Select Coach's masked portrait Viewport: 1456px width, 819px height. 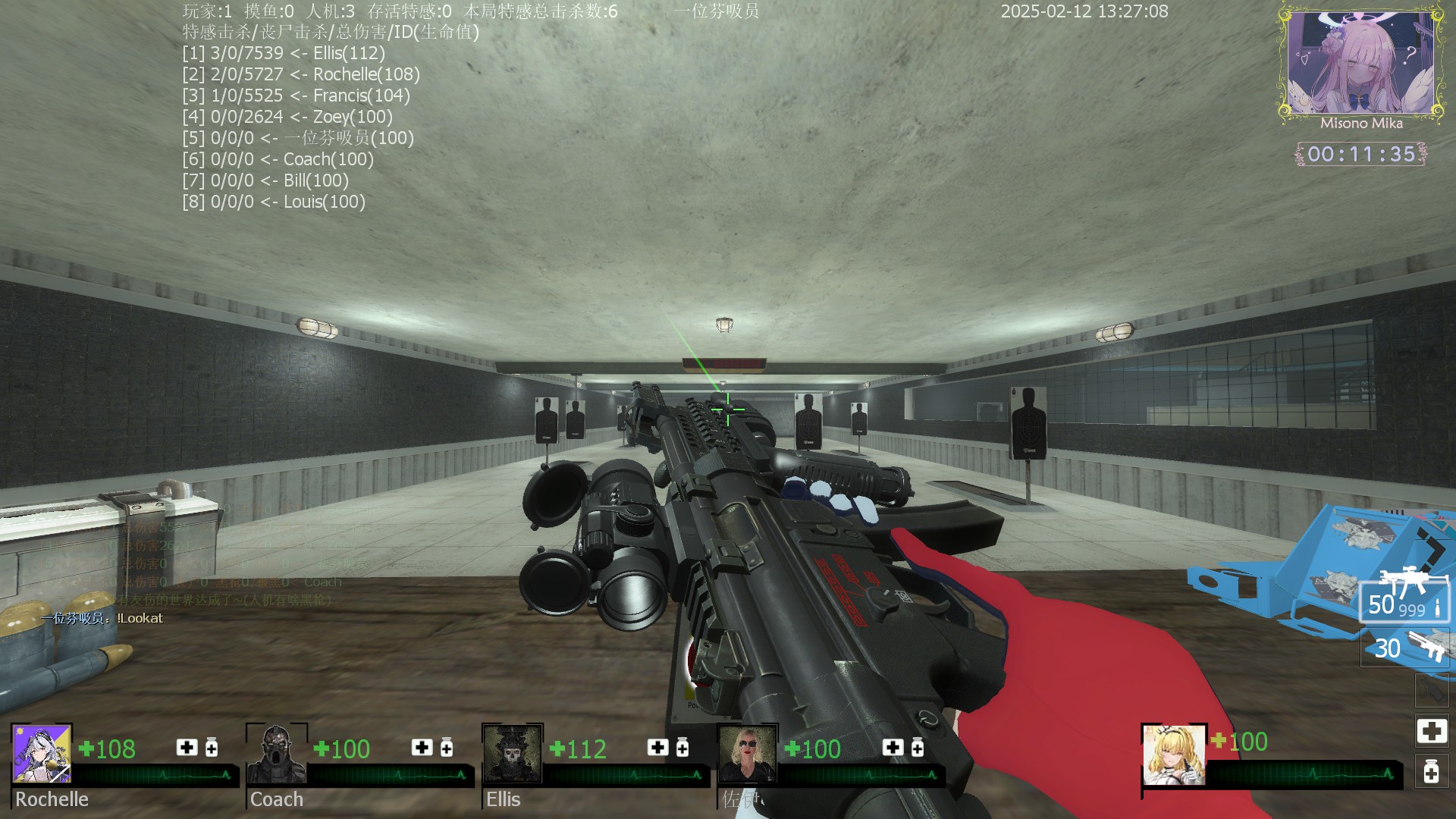coord(277,753)
